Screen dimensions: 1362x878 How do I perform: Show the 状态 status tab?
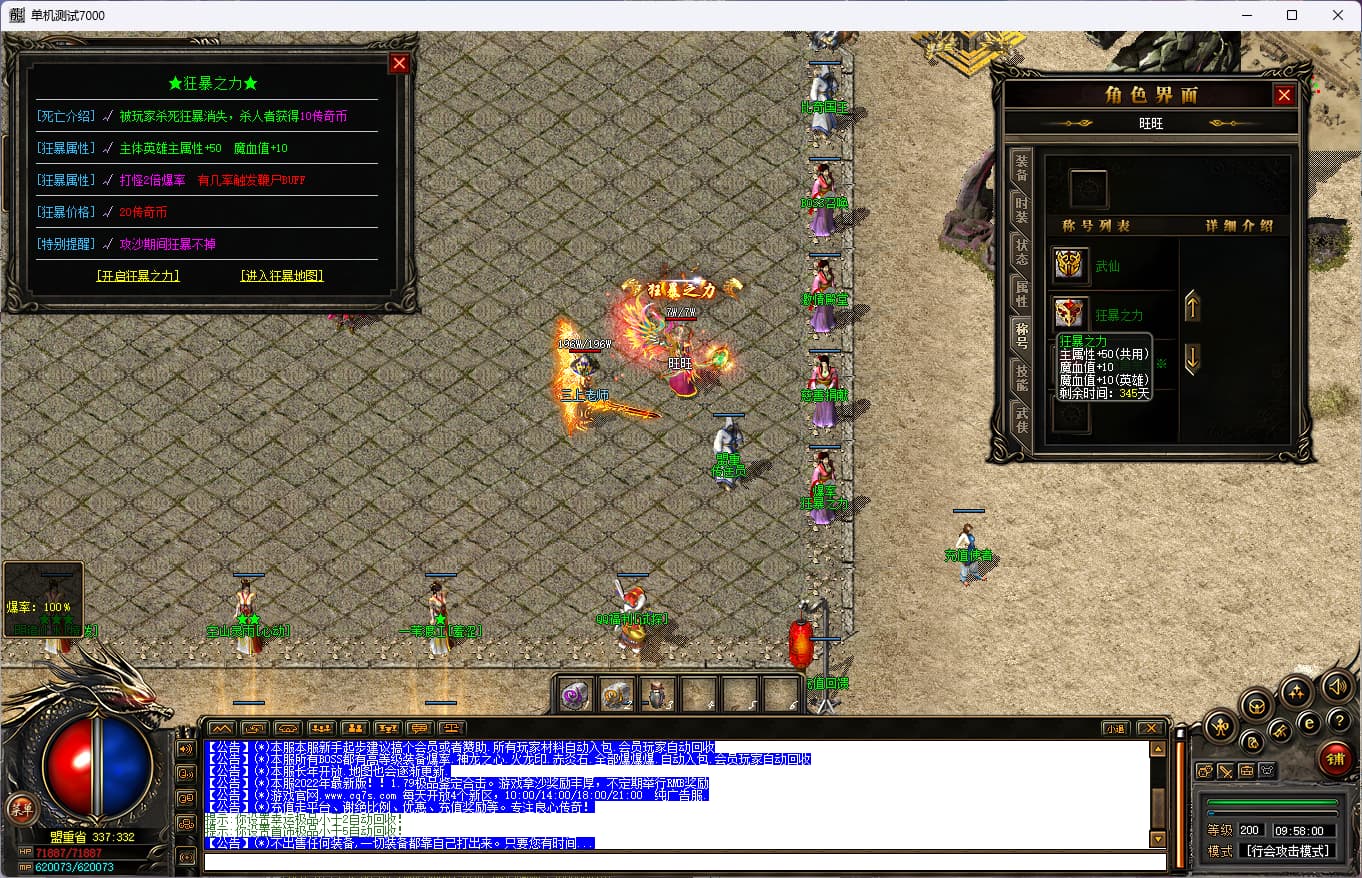(1021, 251)
